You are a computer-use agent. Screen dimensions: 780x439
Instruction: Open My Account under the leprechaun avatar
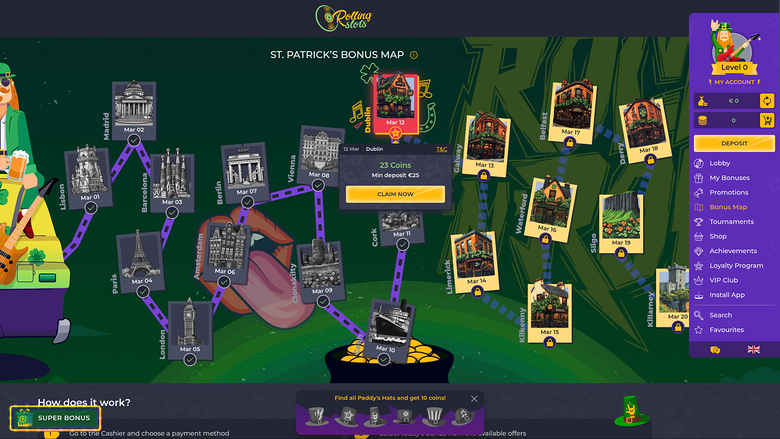pyautogui.click(x=734, y=82)
